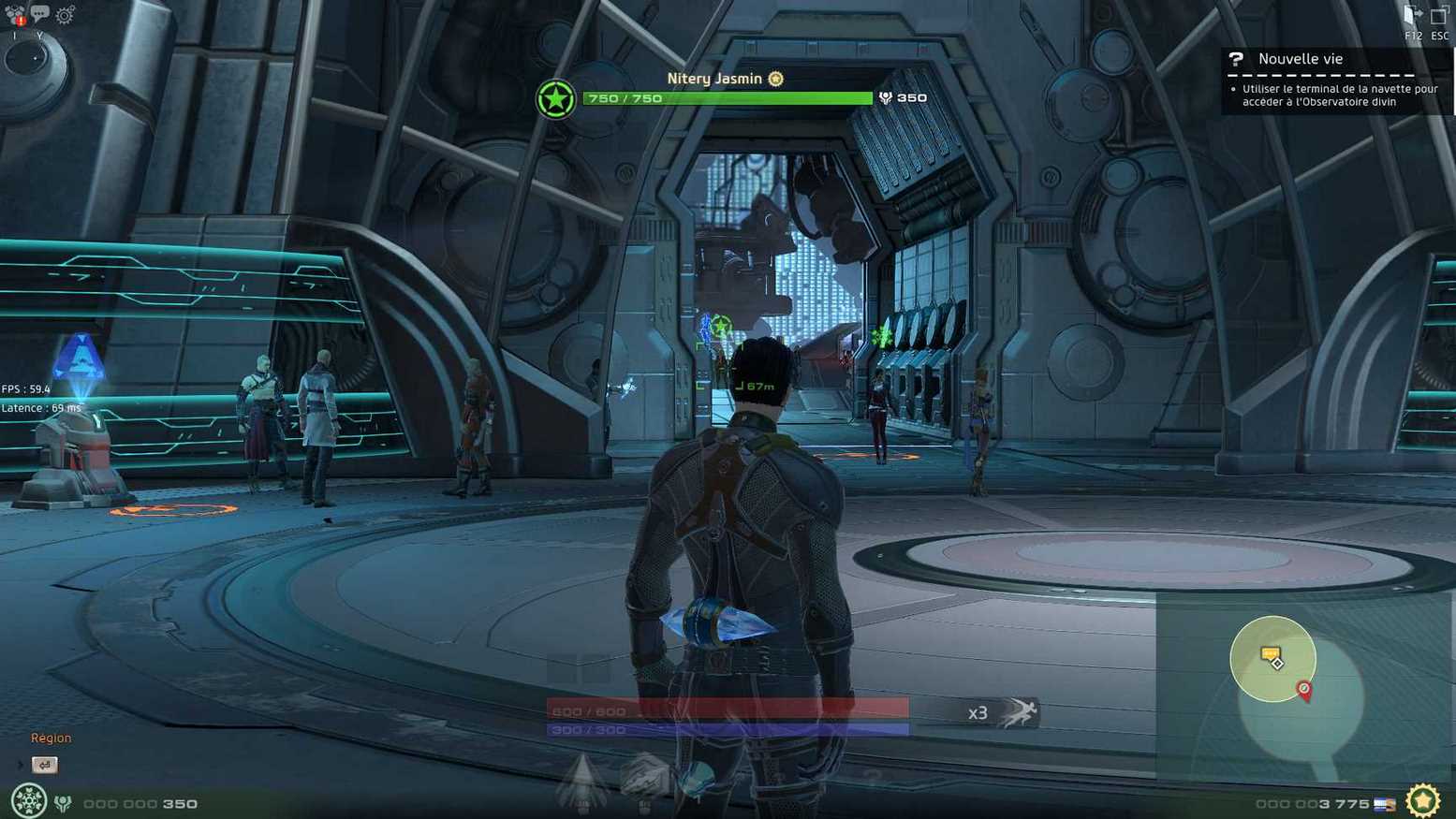Open the gold star badge icon
Viewport: 1456px width, 819px height.
click(x=1422, y=801)
